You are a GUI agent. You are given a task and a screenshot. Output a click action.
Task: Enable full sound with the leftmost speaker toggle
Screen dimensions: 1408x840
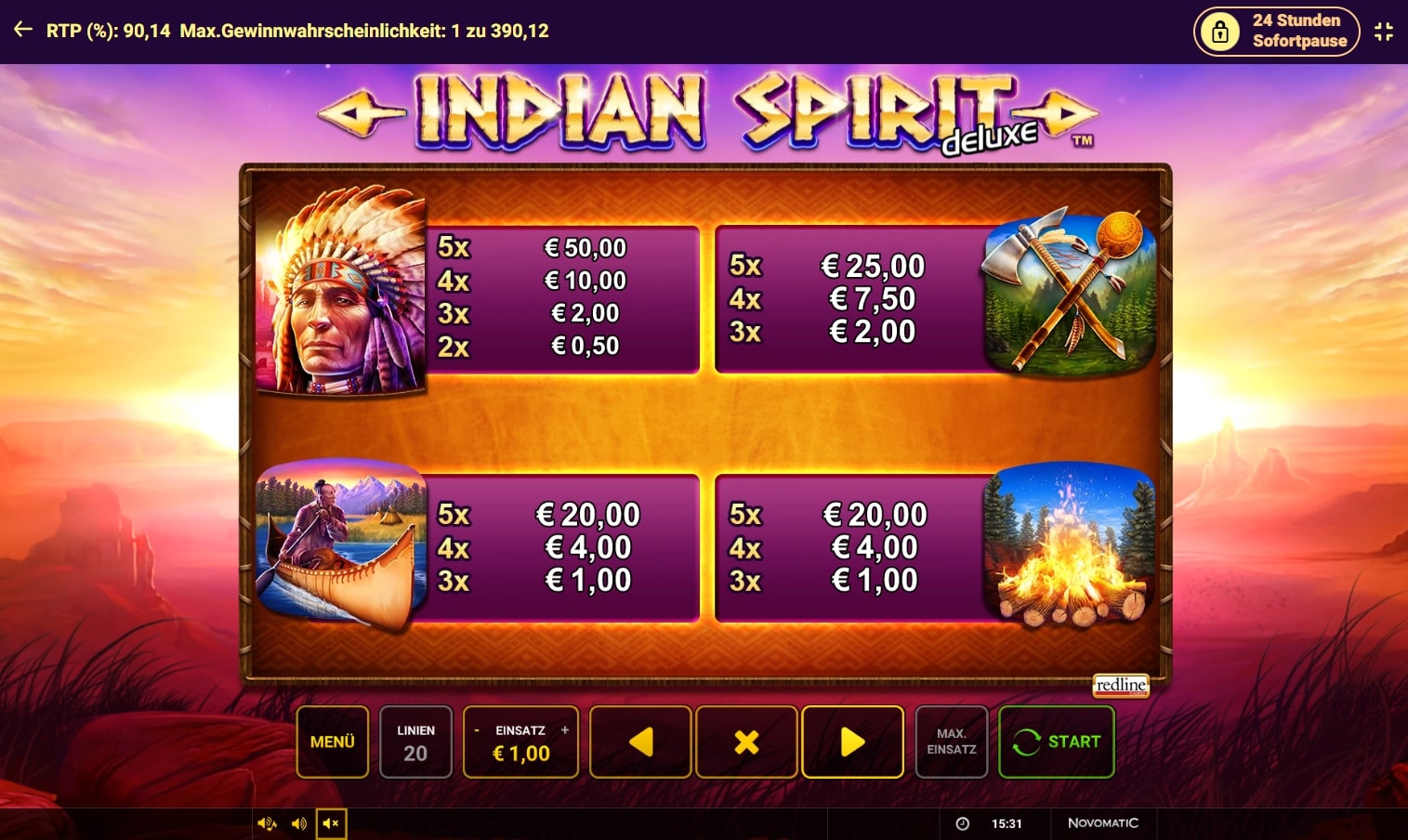[267, 823]
